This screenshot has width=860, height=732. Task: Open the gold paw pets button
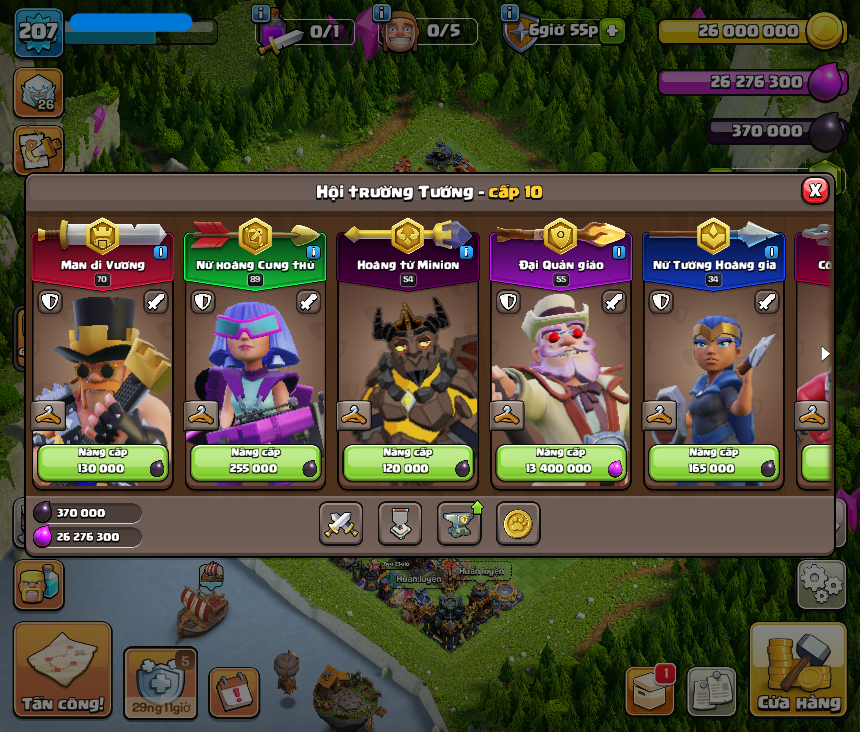coord(518,523)
